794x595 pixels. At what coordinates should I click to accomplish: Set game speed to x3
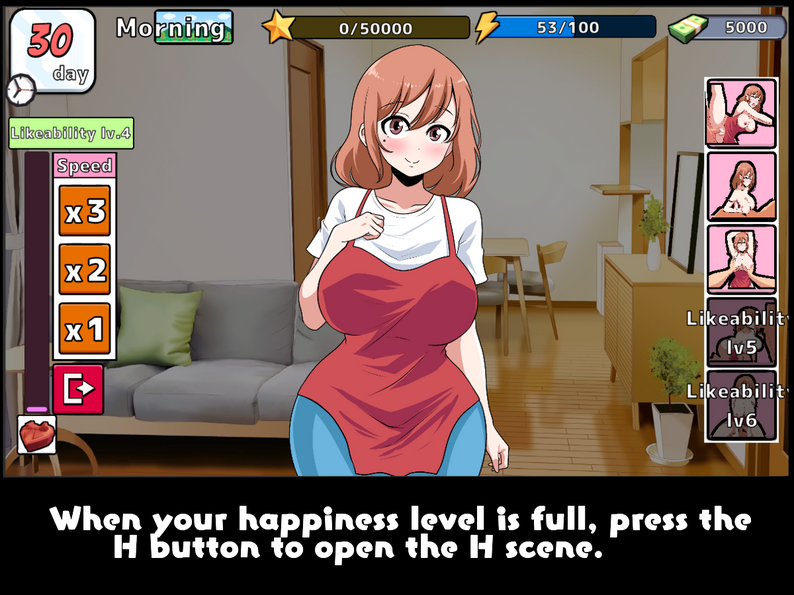tap(85, 212)
